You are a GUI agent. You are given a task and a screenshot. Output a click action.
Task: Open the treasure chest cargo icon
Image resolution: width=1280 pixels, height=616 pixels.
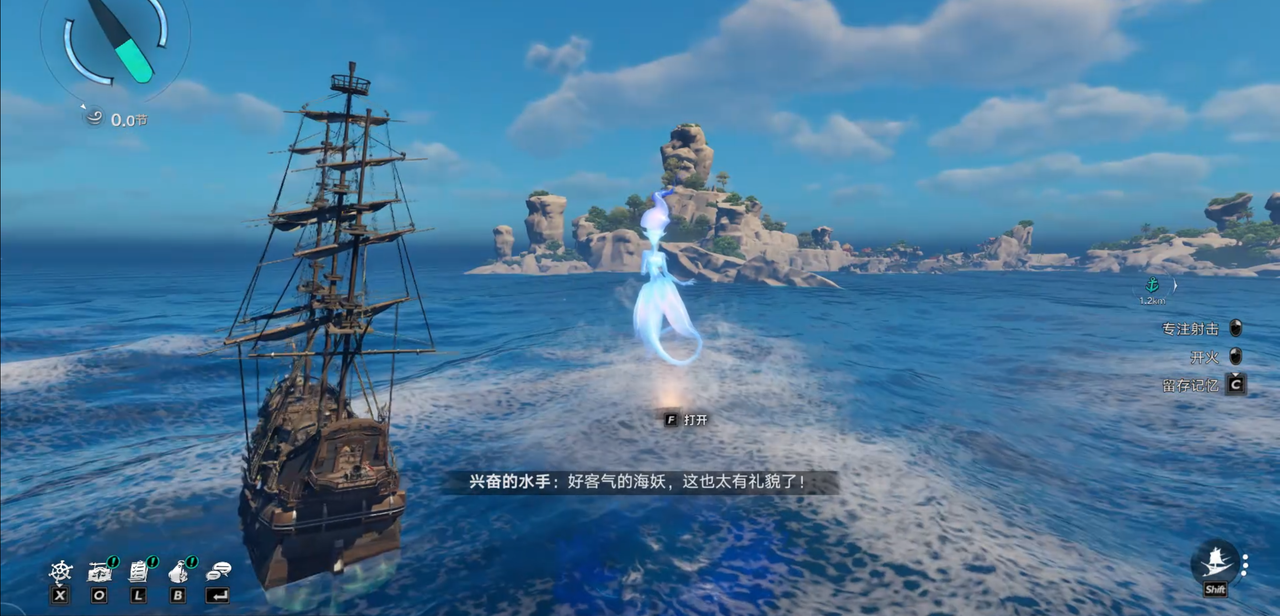coord(99,572)
